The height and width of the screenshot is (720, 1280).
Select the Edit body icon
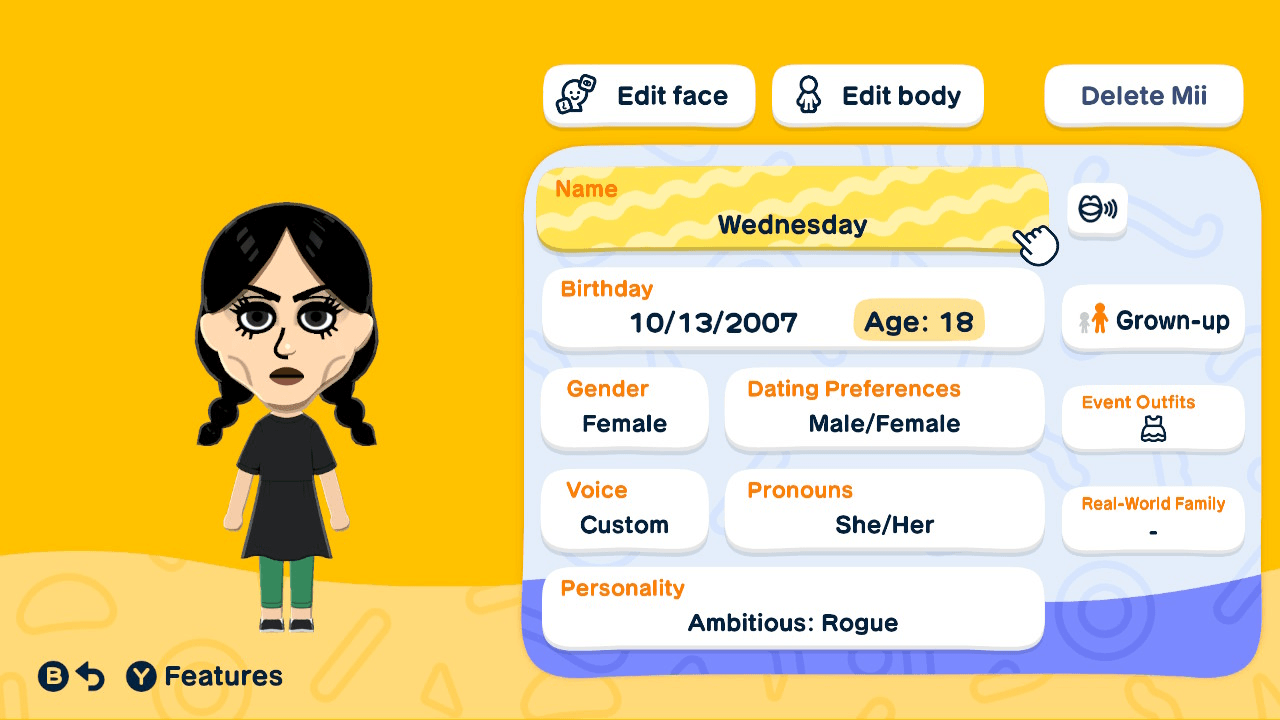[809, 95]
